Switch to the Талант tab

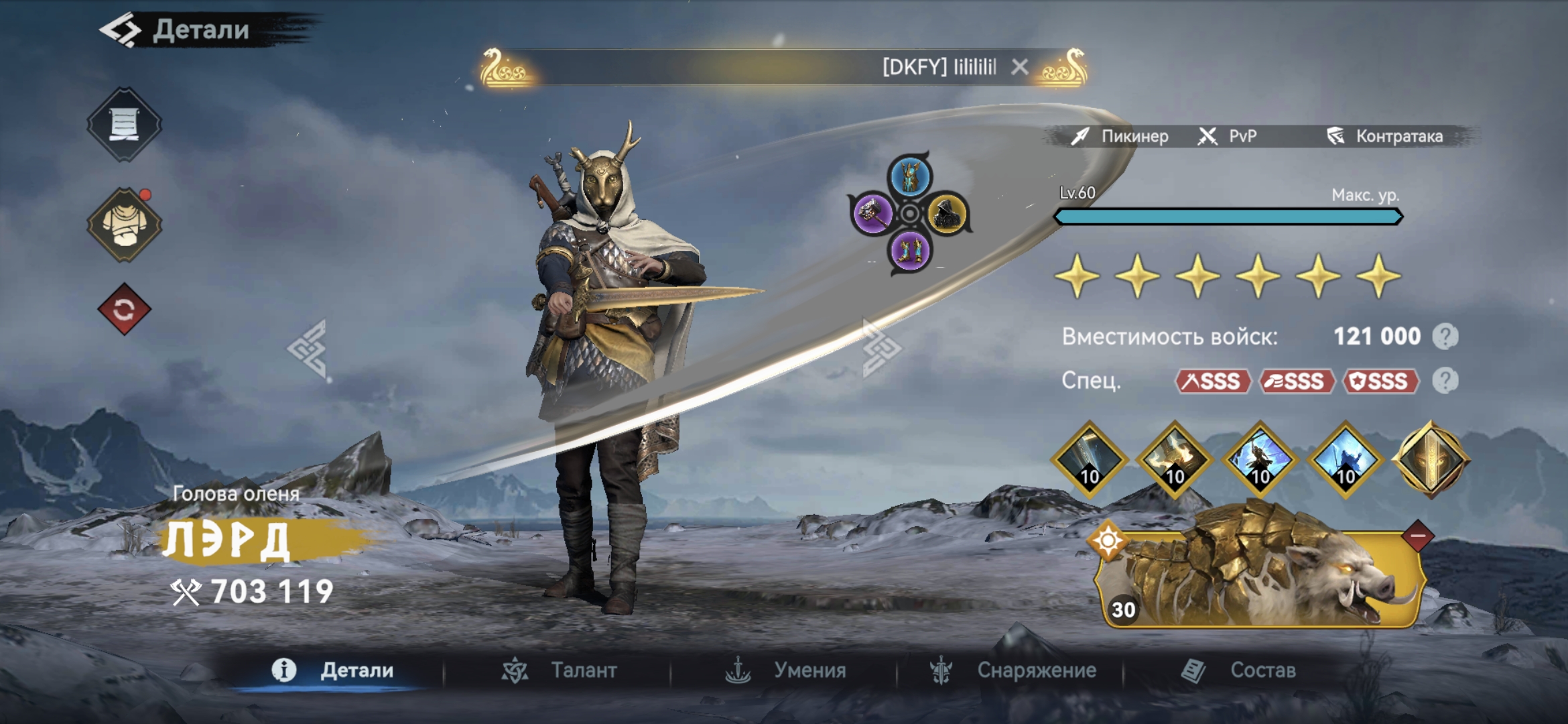coord(560,670)
